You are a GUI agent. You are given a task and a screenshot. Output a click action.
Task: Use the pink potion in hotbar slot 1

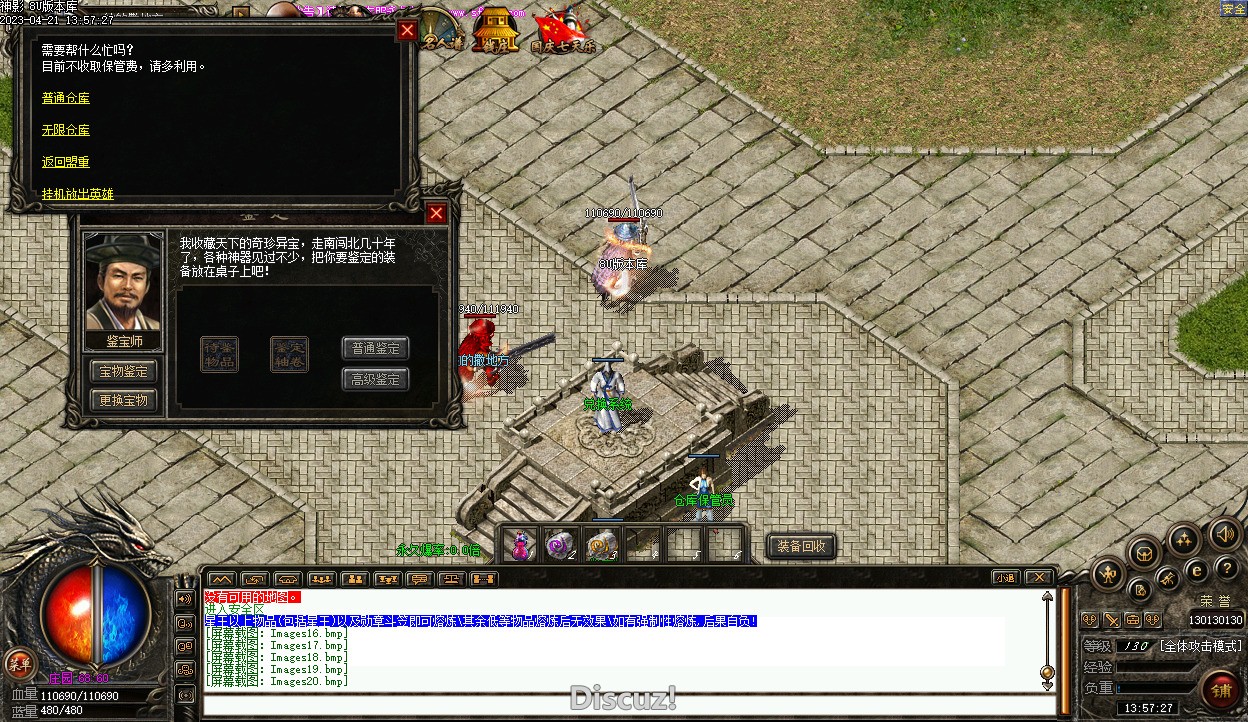tap(521, 545)
